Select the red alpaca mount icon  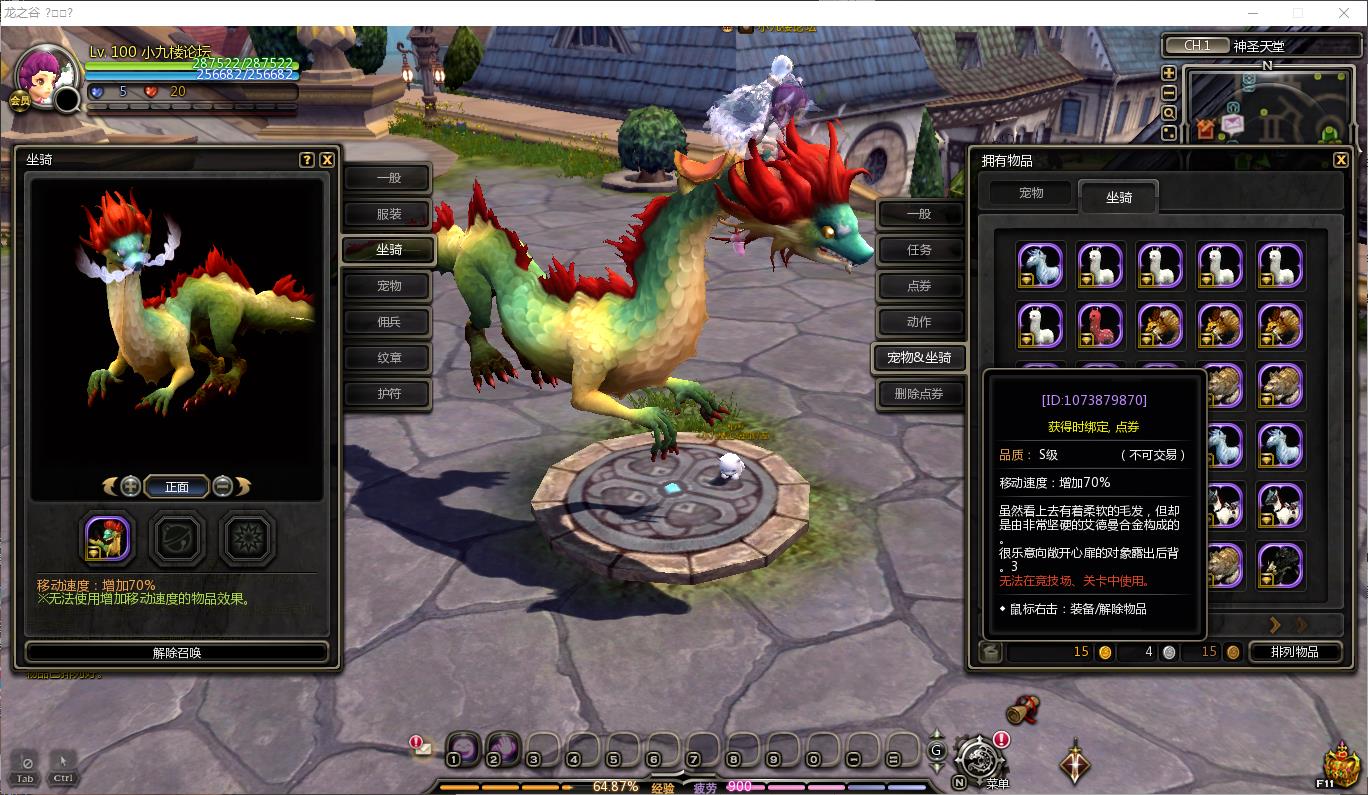click(1100, 325)
